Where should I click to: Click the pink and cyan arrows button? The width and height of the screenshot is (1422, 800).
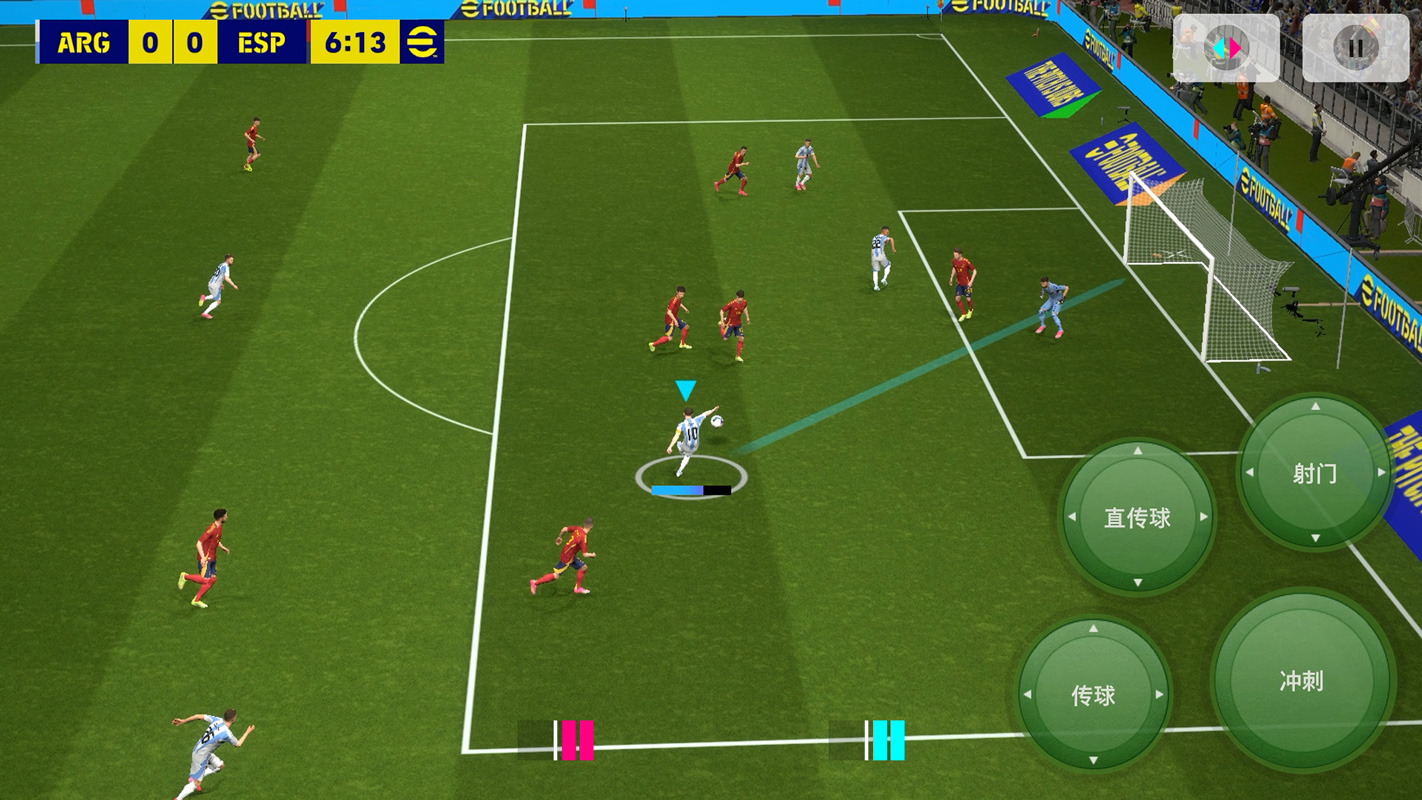coord(1225,47)
